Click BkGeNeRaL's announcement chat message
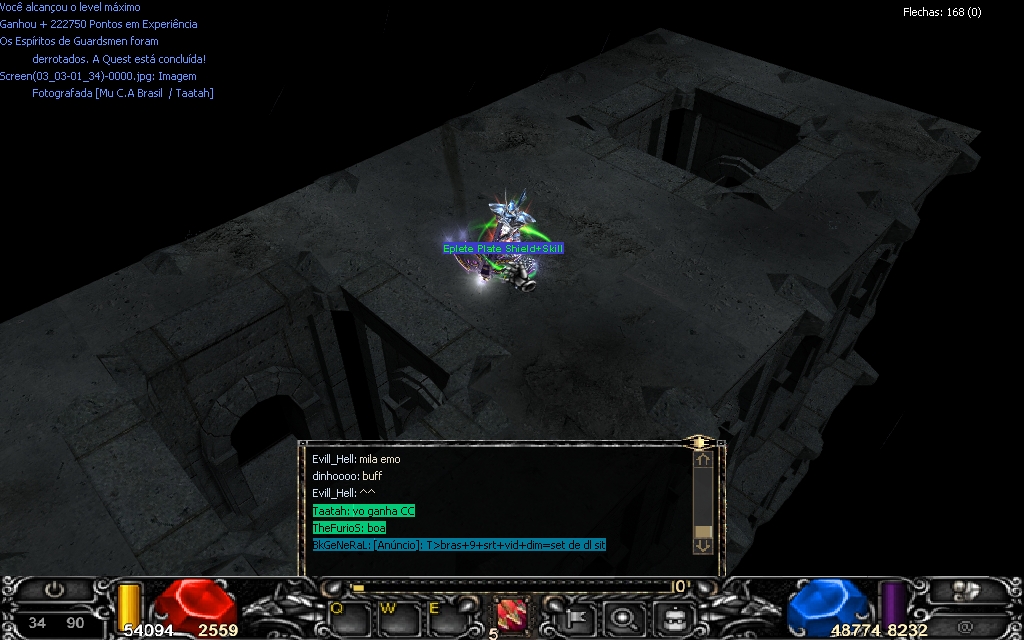This screenshot has height=640, width=1024. coord(459,545)
